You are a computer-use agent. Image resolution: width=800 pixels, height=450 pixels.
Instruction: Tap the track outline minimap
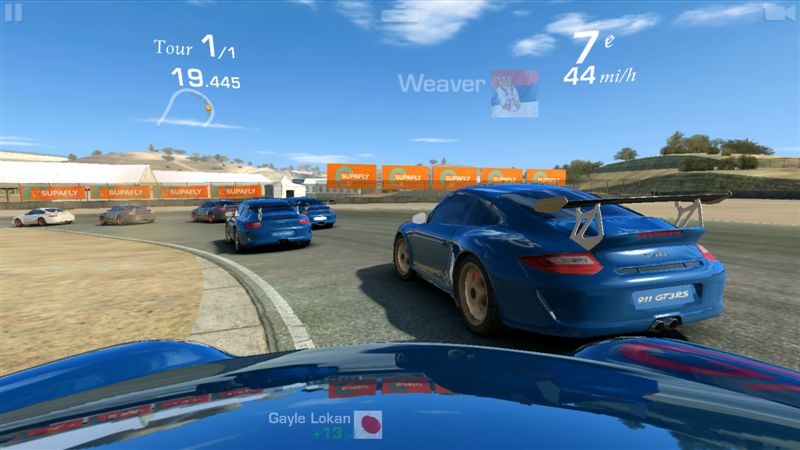(188, 106)
